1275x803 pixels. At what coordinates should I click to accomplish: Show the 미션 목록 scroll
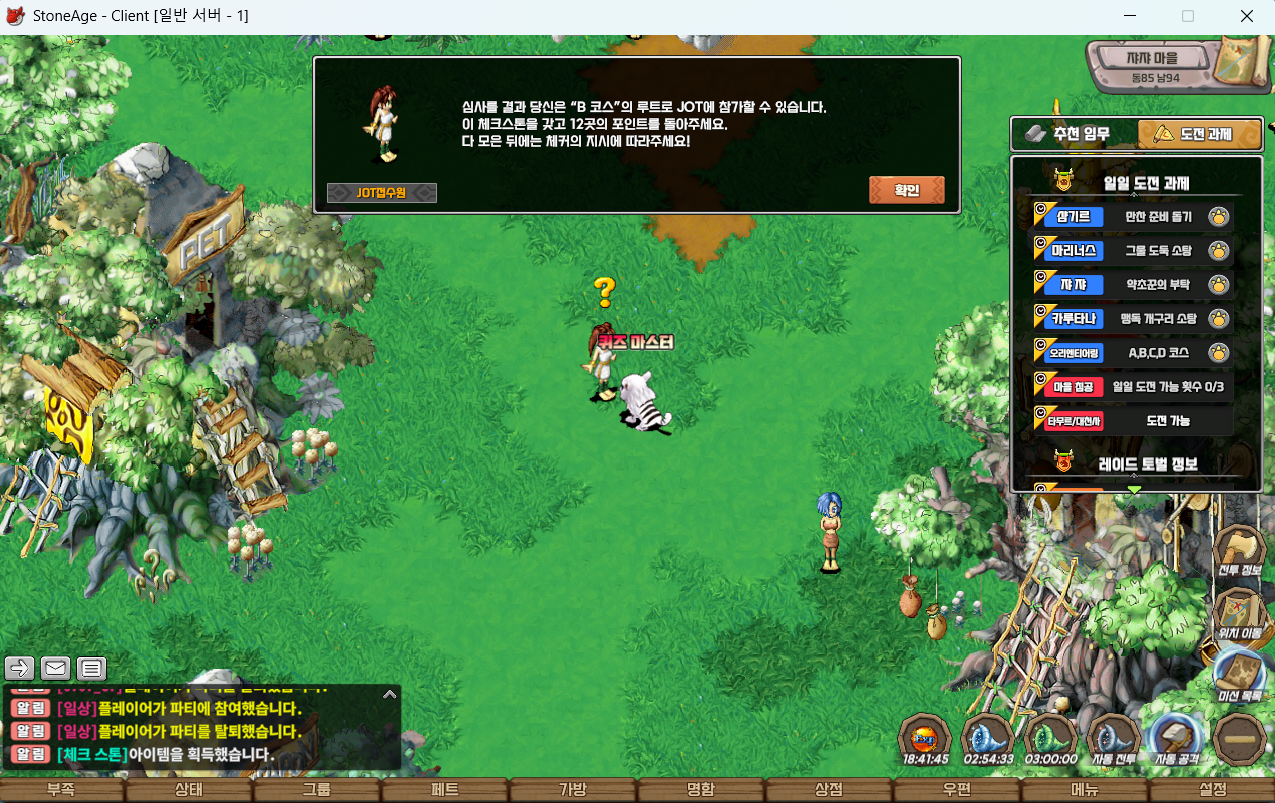point(1240,677)
